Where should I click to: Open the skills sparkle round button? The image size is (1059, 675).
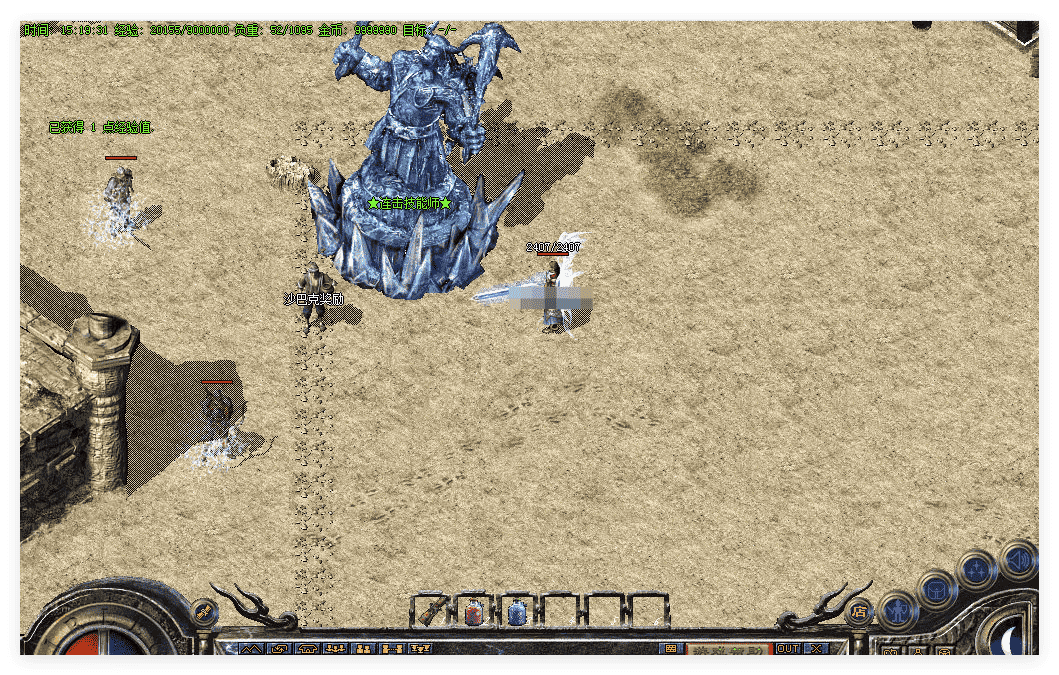pos(976,569)
